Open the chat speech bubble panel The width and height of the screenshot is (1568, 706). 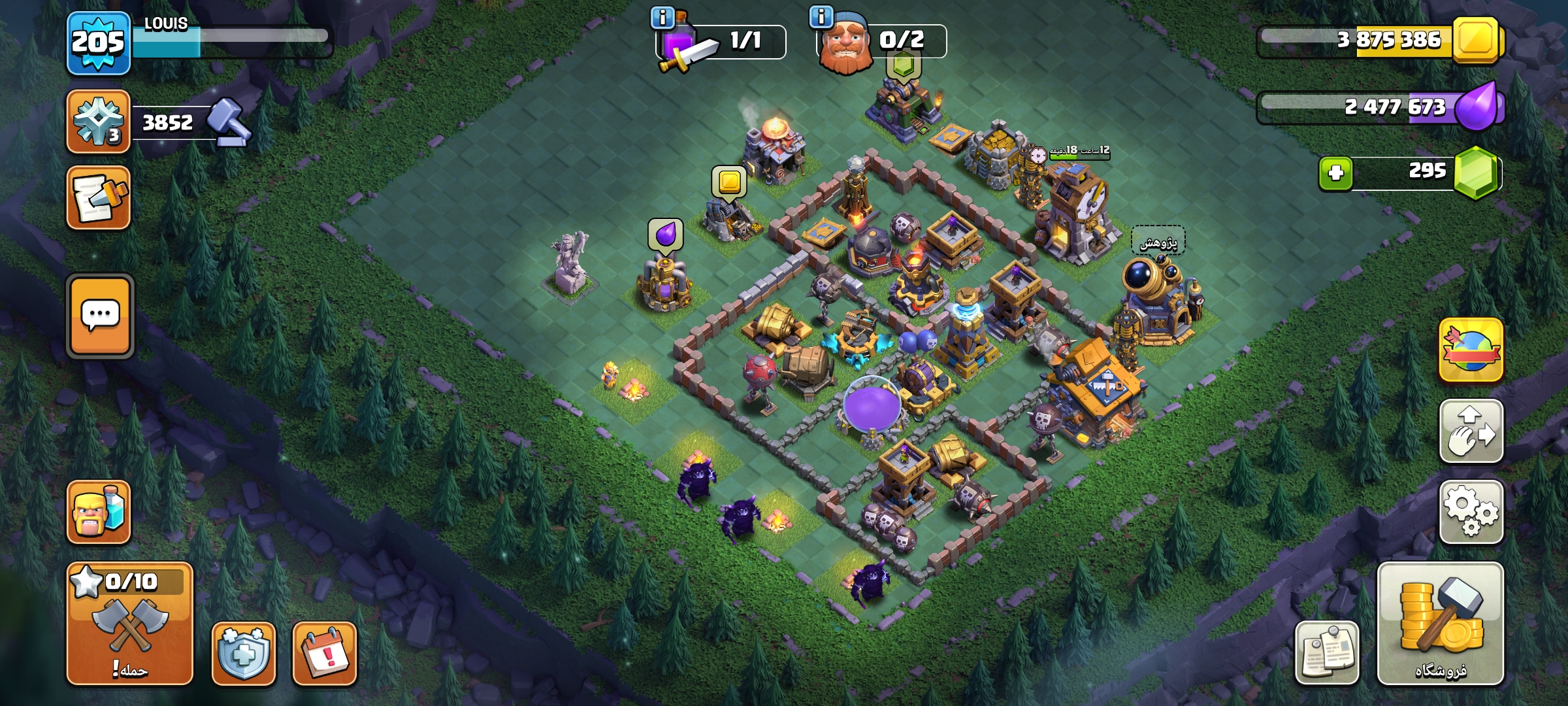(x=100, y=316)
